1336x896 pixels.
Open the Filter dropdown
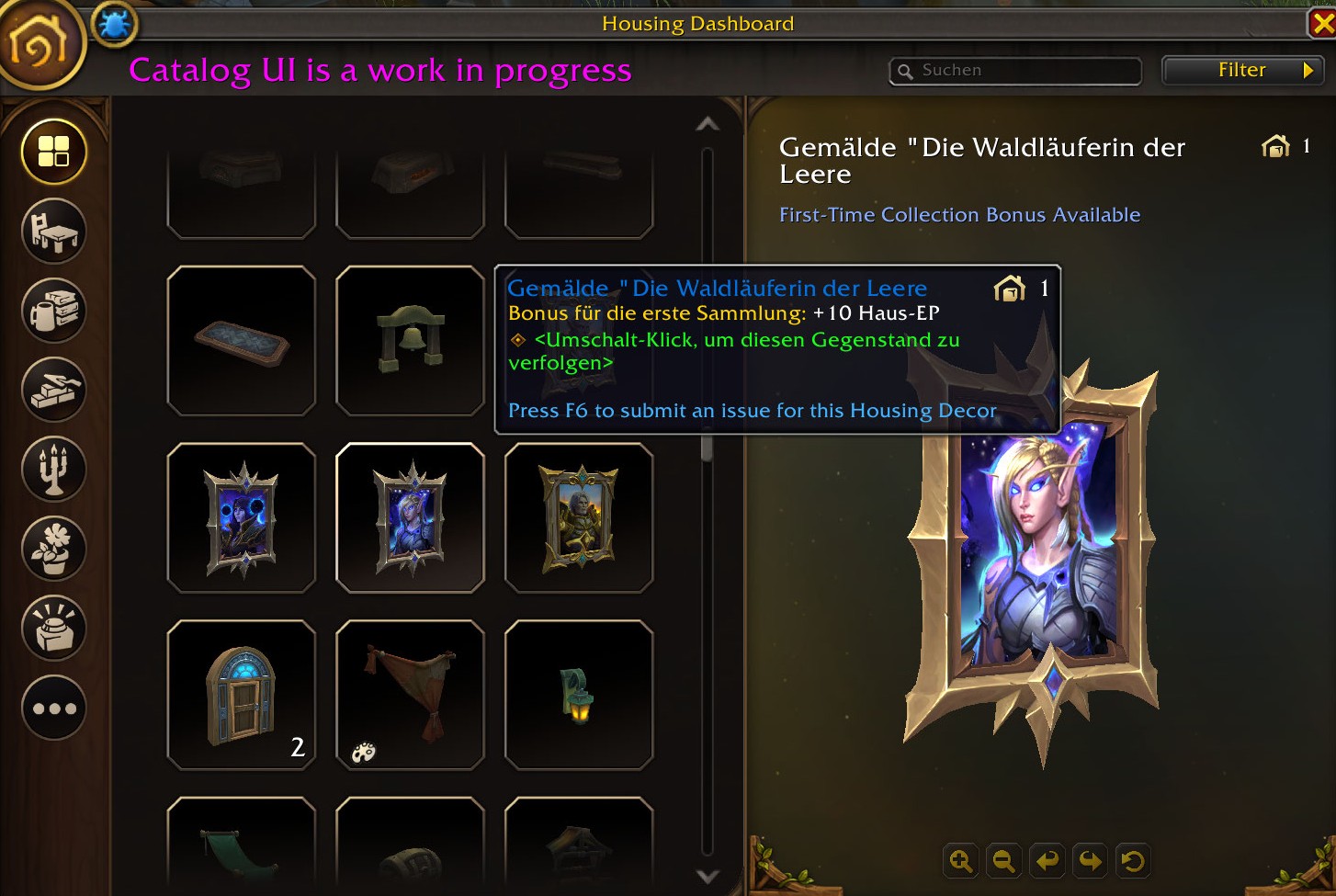[1242, 71]
